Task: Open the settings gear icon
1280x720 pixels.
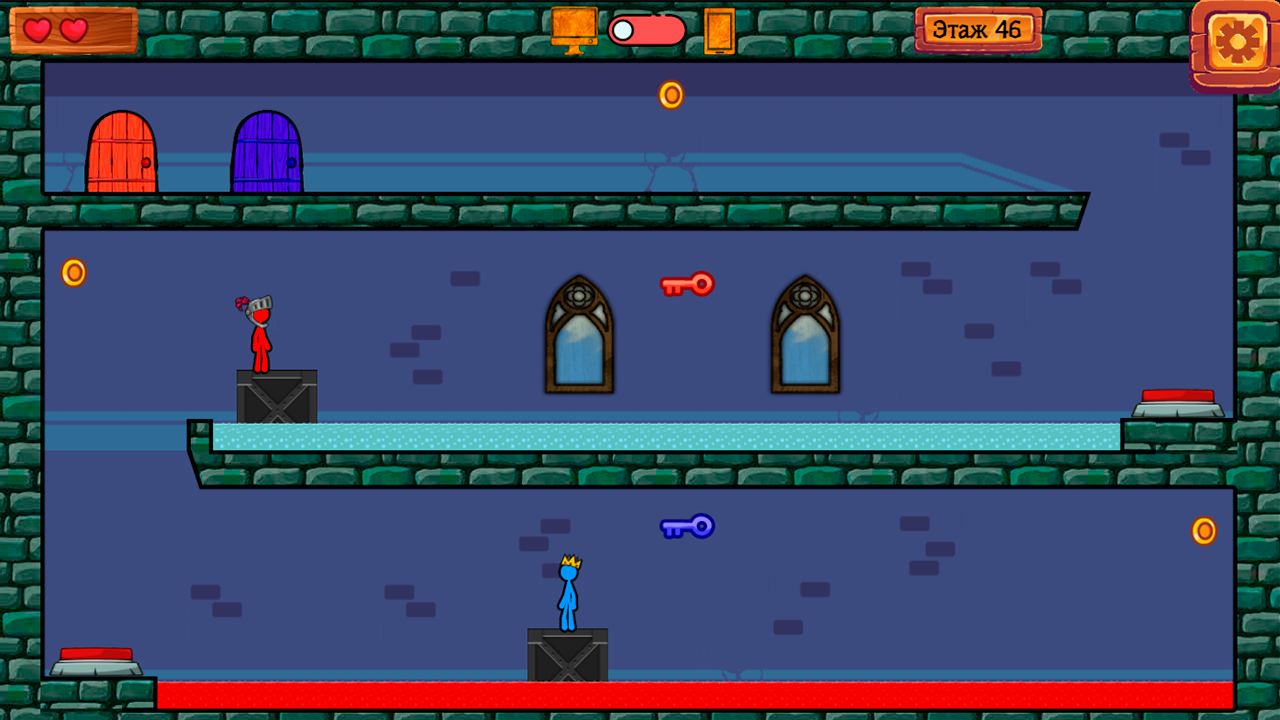Action: pyautogui.click(x=1236, y=42)
